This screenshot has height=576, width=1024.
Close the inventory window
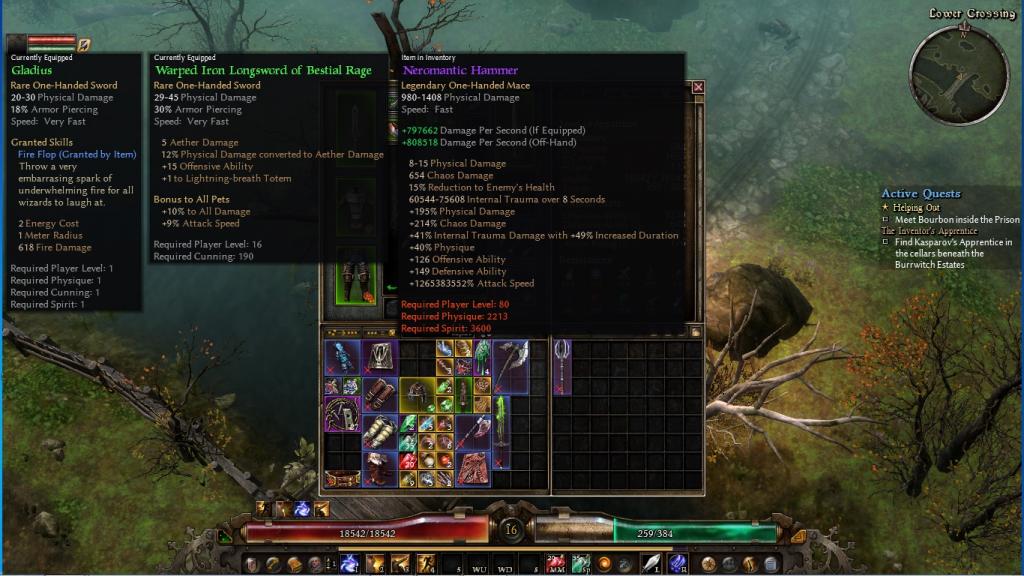(698, 87)
